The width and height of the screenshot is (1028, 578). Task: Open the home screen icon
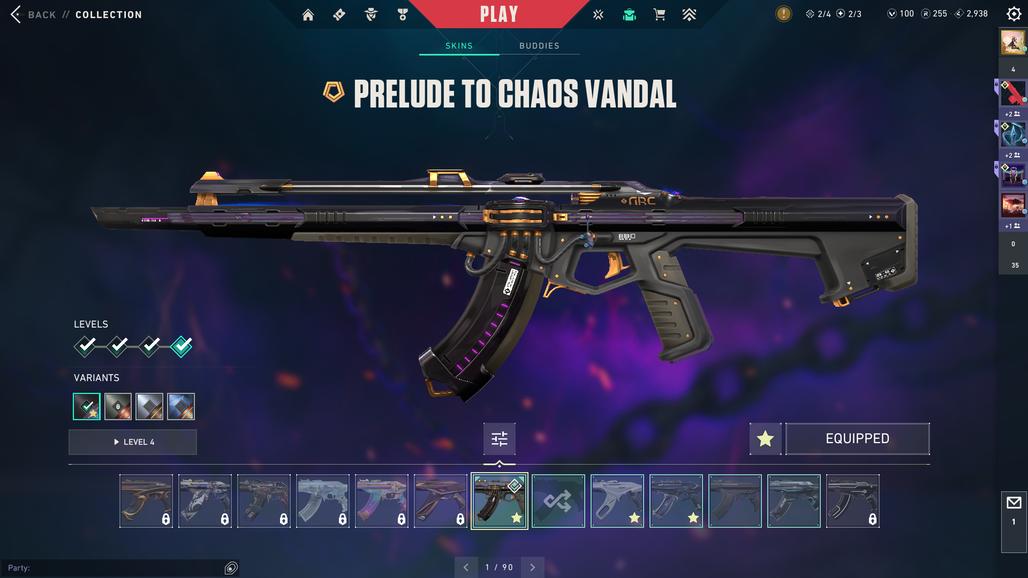308,15
